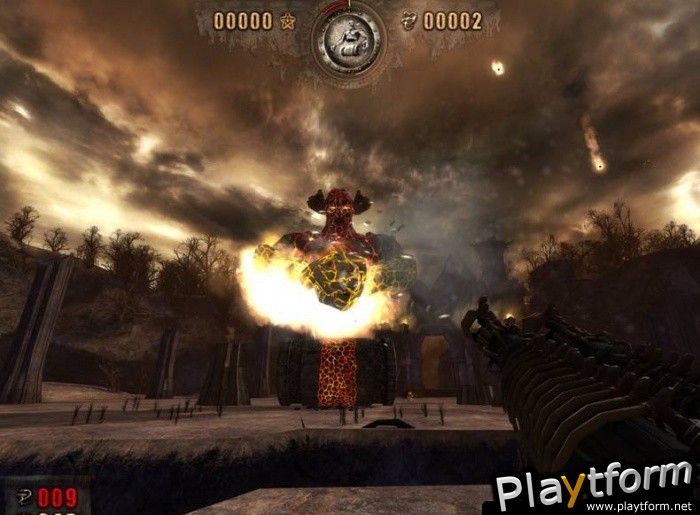Select the pentagram star icon
The image size is (700, 515).
[288, 21]
